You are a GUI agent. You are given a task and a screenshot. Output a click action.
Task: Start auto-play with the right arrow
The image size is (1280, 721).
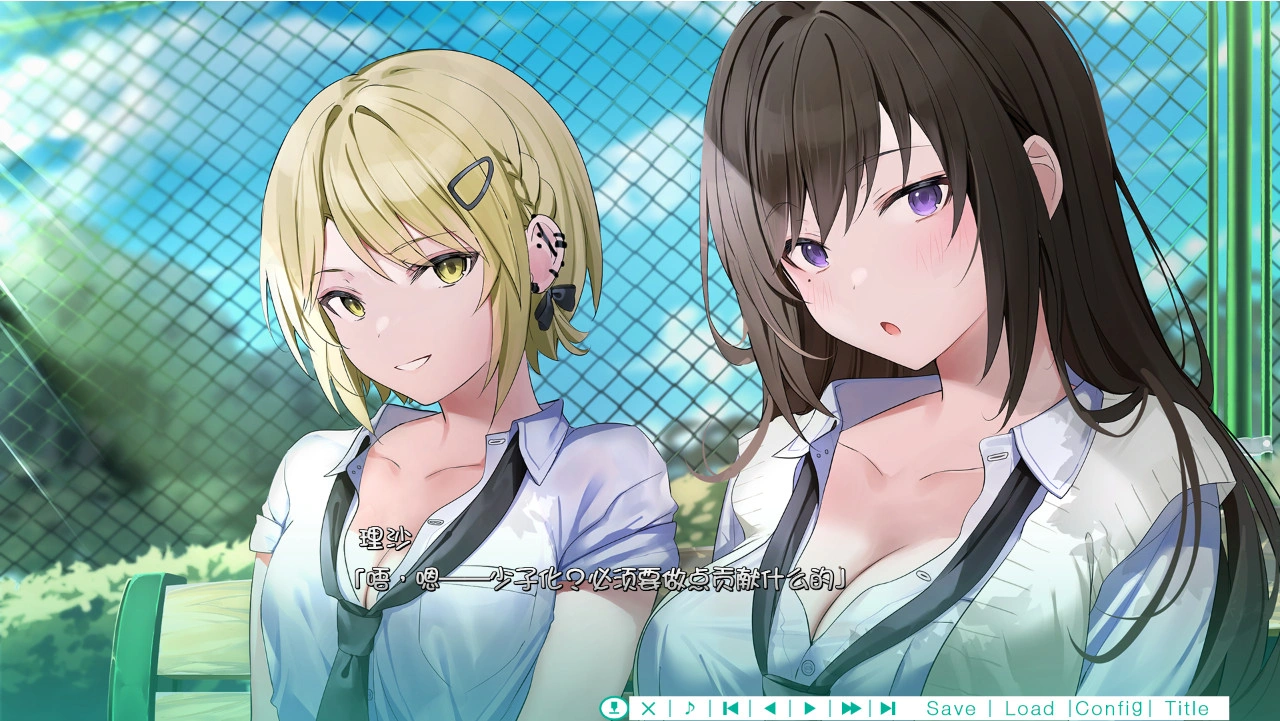coord(809,708)
